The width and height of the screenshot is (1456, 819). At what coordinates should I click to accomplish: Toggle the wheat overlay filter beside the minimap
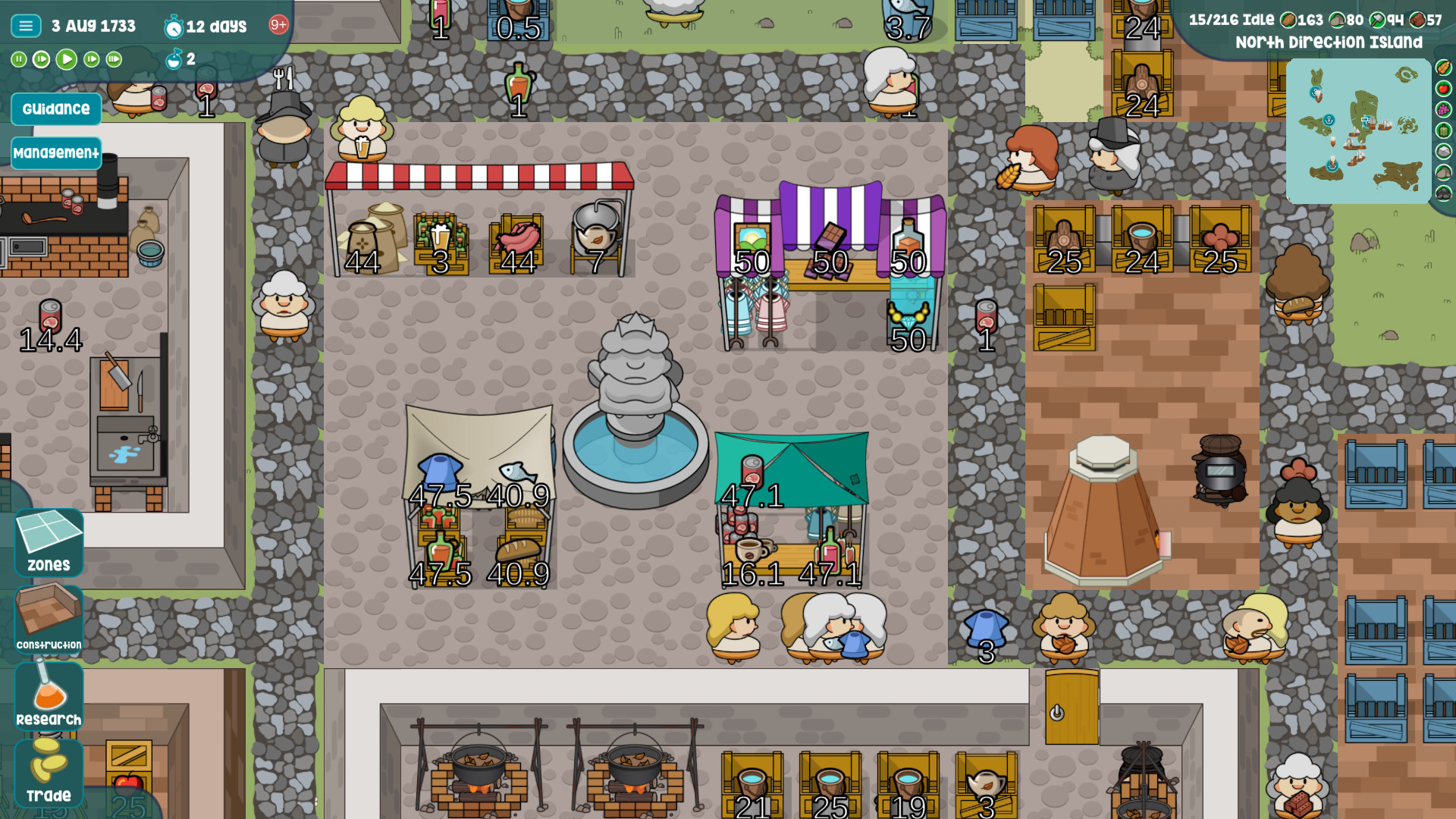pyautogui.click(x=1443, y=67)
